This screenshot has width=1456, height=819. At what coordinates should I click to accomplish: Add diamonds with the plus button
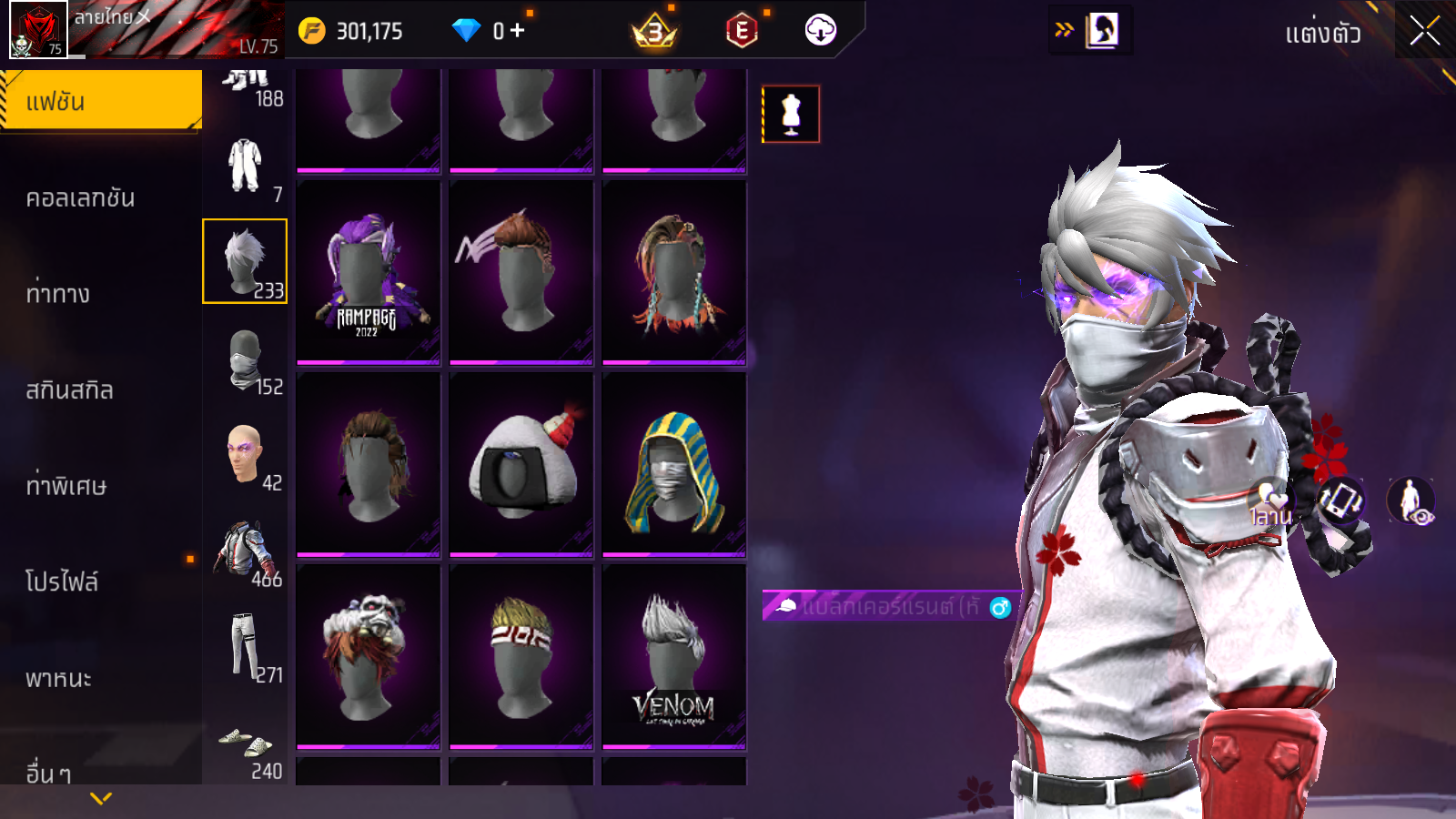(518, 31)
